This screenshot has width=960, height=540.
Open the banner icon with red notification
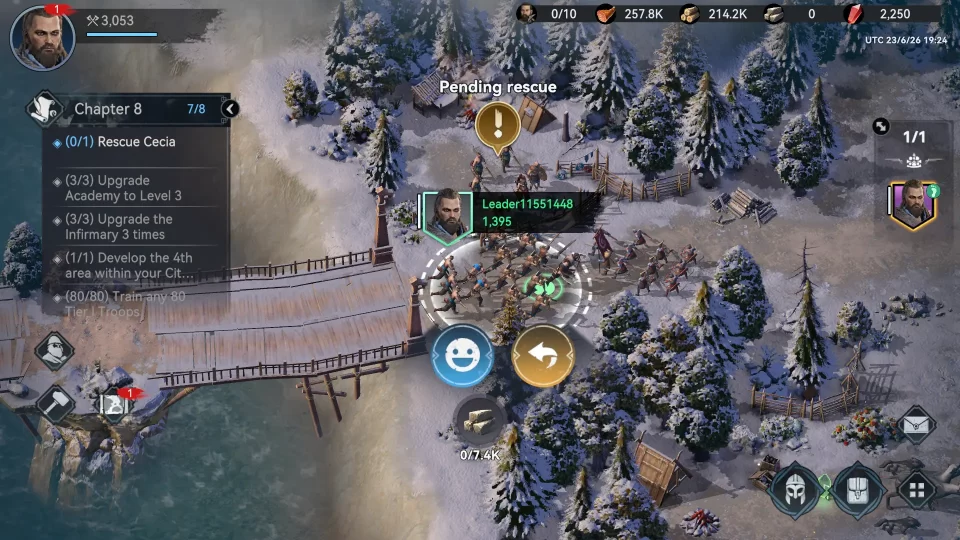112,404
